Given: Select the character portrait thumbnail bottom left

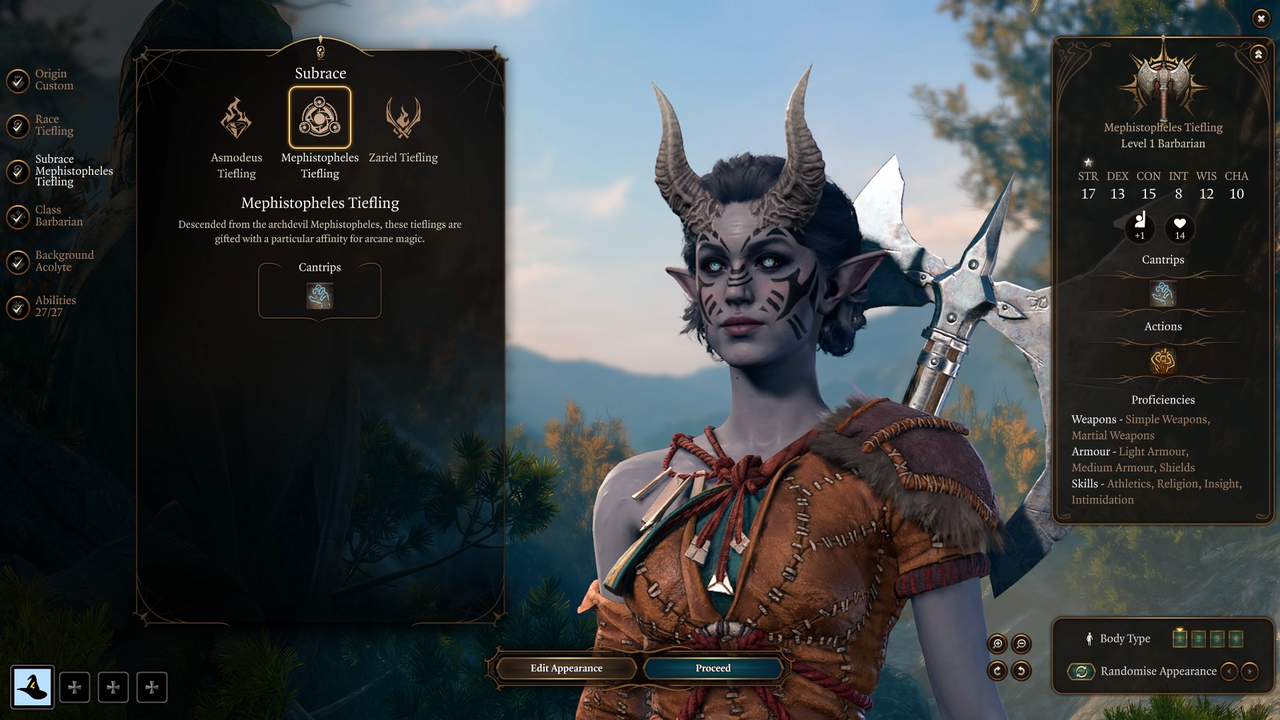Looking at the screenshot, I should (x=33, y=687).
